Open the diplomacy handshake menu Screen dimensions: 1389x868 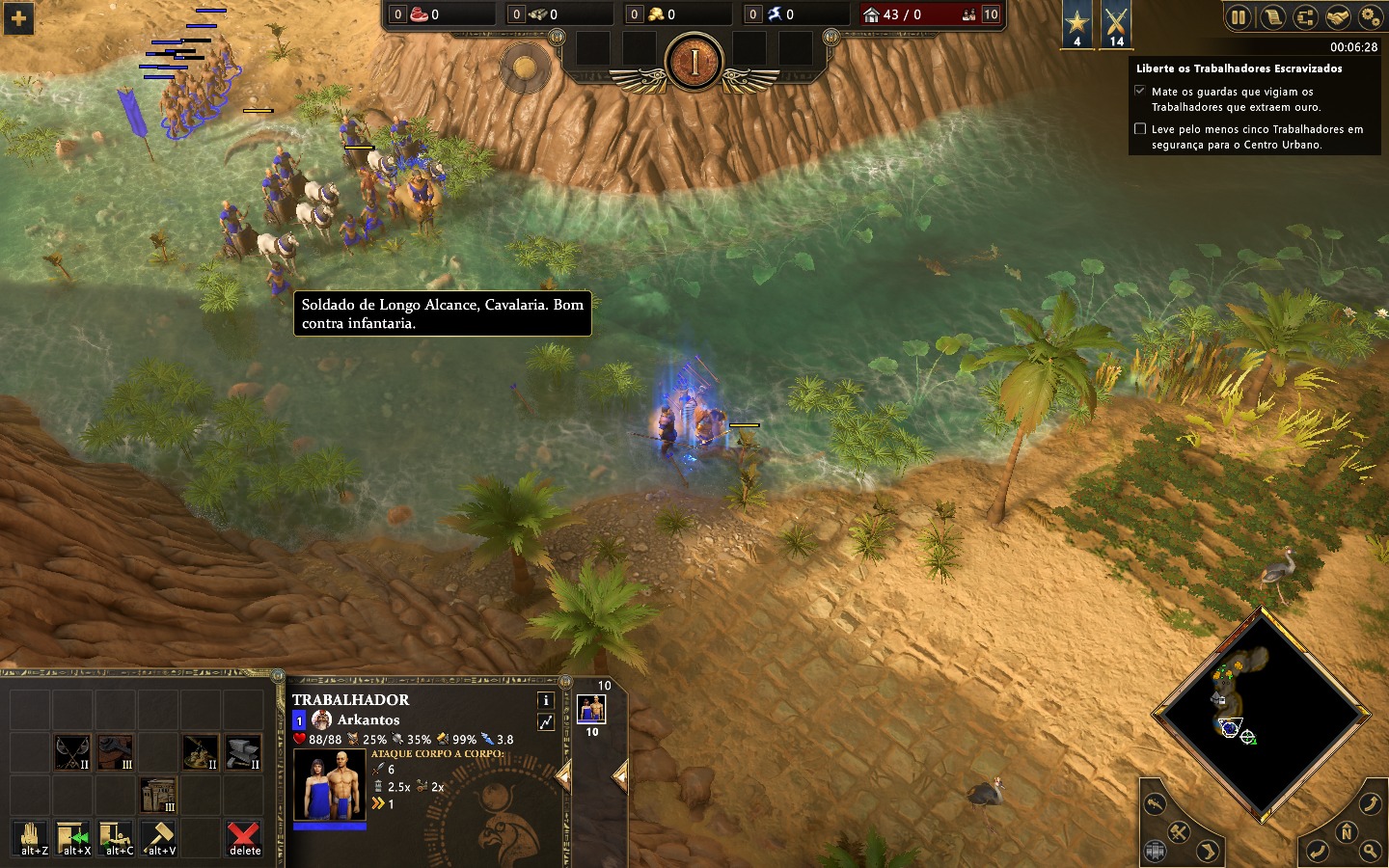tap(1337, 16)
